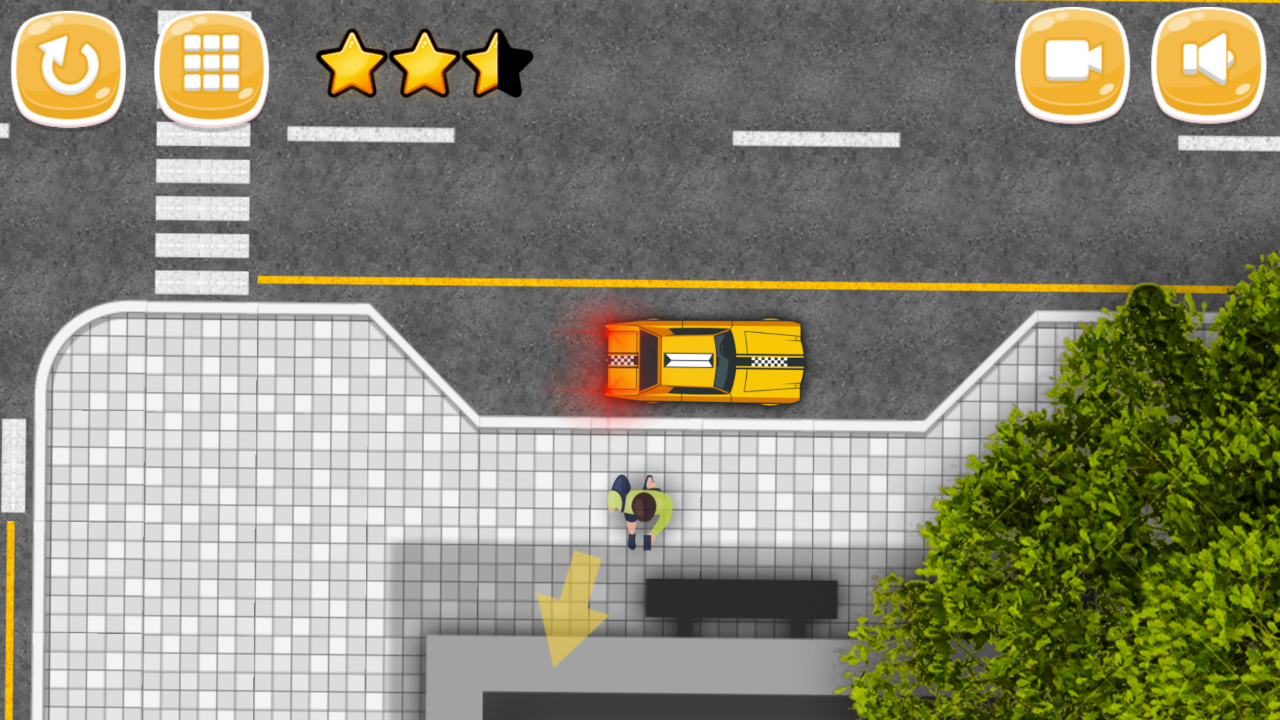Click the half-filled third star
Image resolution: width=1280 pixels, height=720 pixels.
(498, 65)
